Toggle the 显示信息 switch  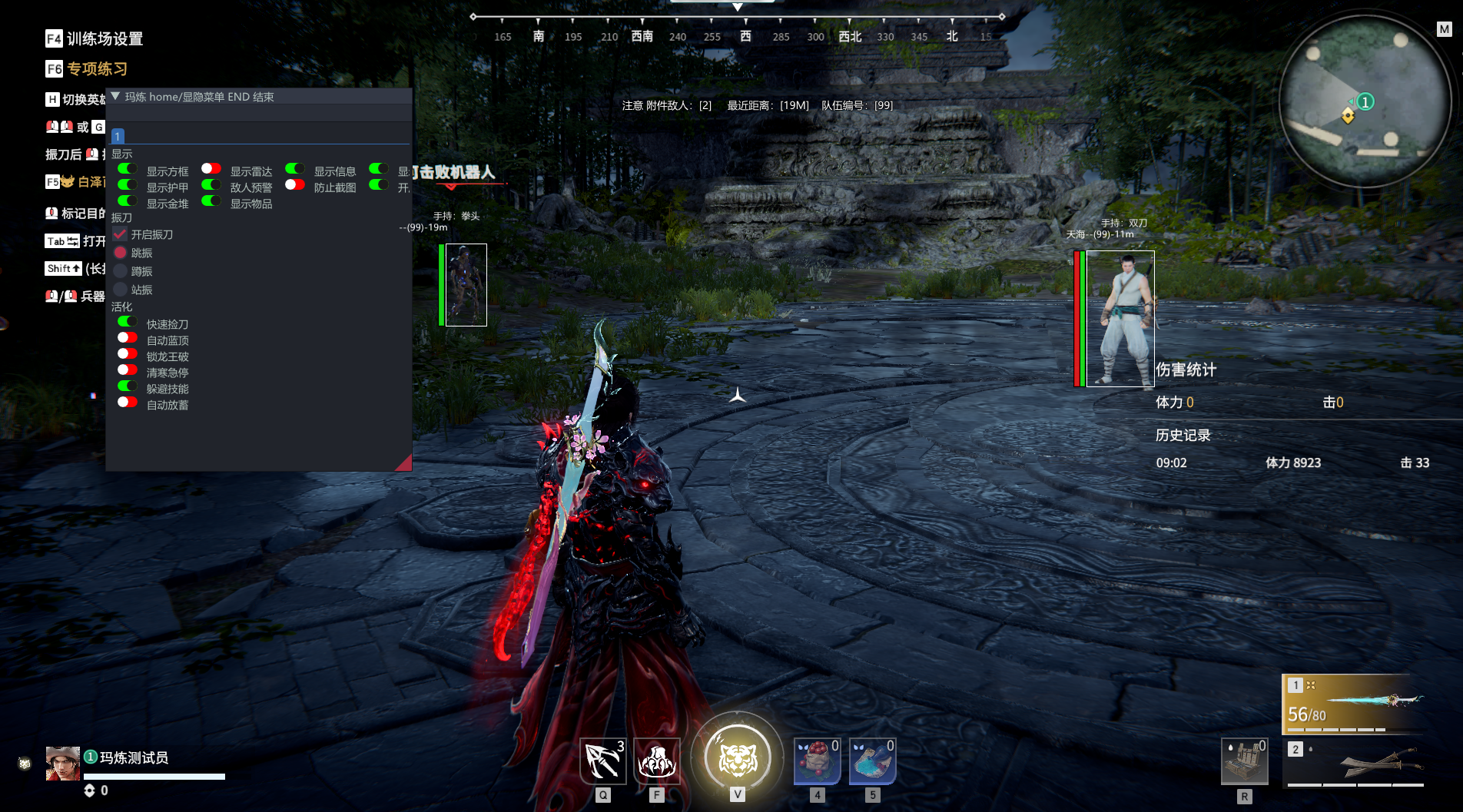(x=295, y=169)
